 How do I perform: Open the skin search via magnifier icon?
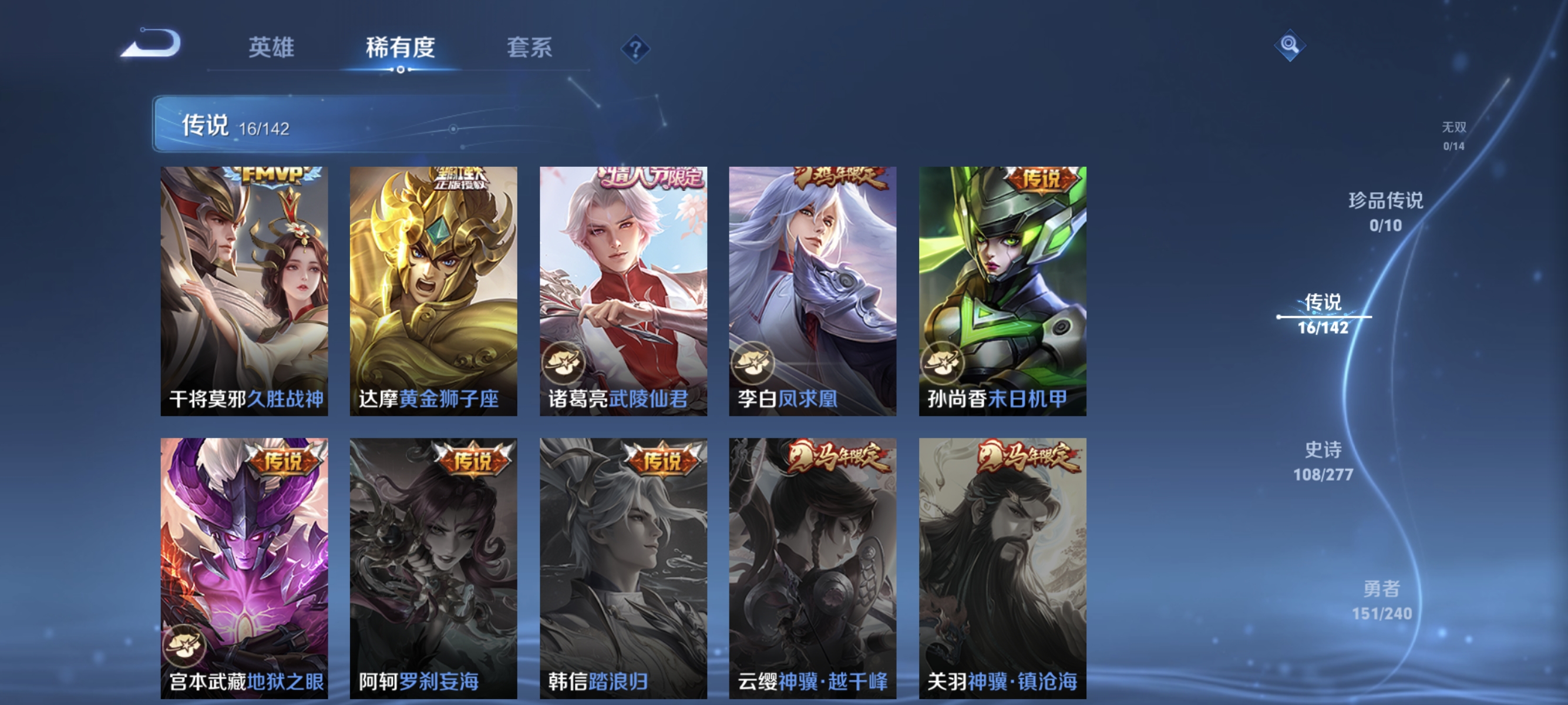(1290, 45)
